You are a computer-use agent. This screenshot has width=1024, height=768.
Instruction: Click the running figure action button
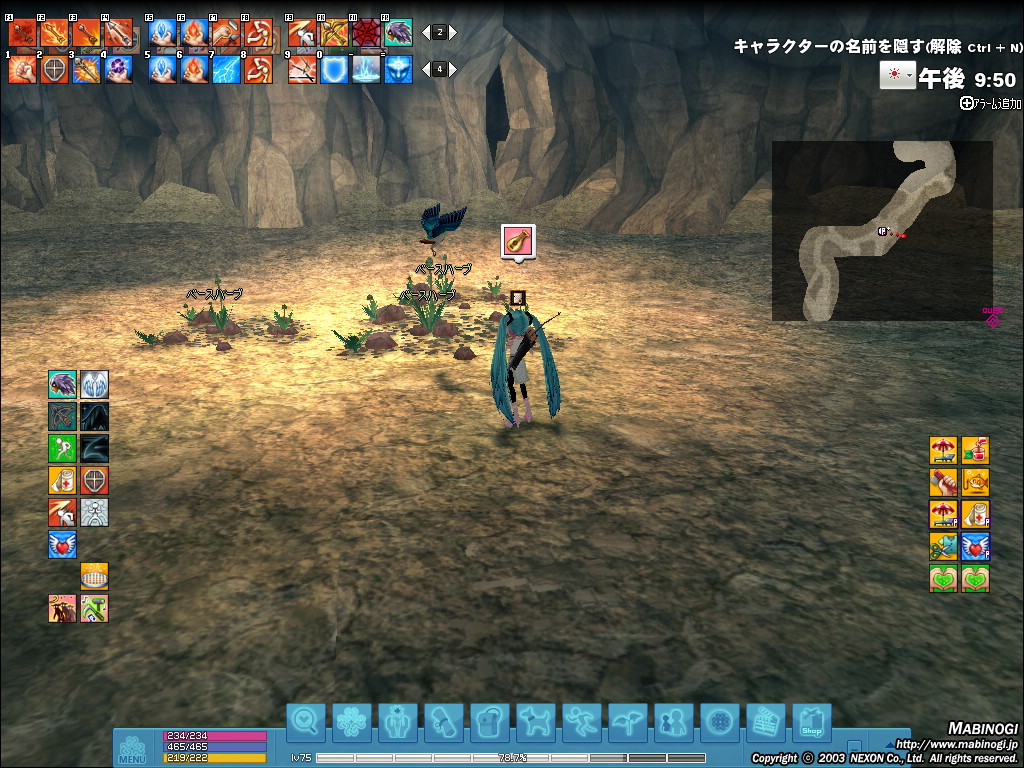coord(582,720)
